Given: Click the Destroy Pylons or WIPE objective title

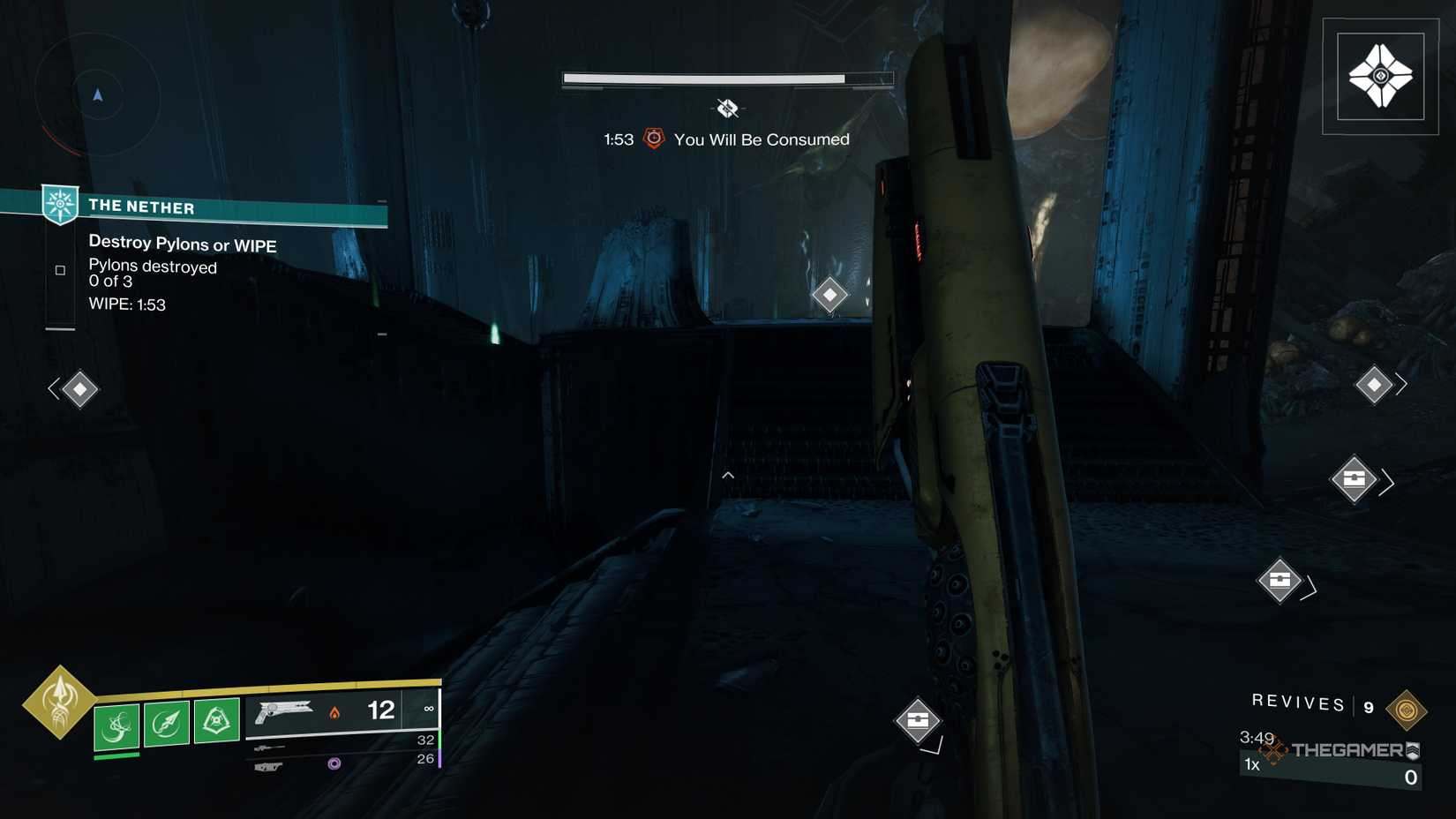Looking at the screenshot, I should (182, 244).
